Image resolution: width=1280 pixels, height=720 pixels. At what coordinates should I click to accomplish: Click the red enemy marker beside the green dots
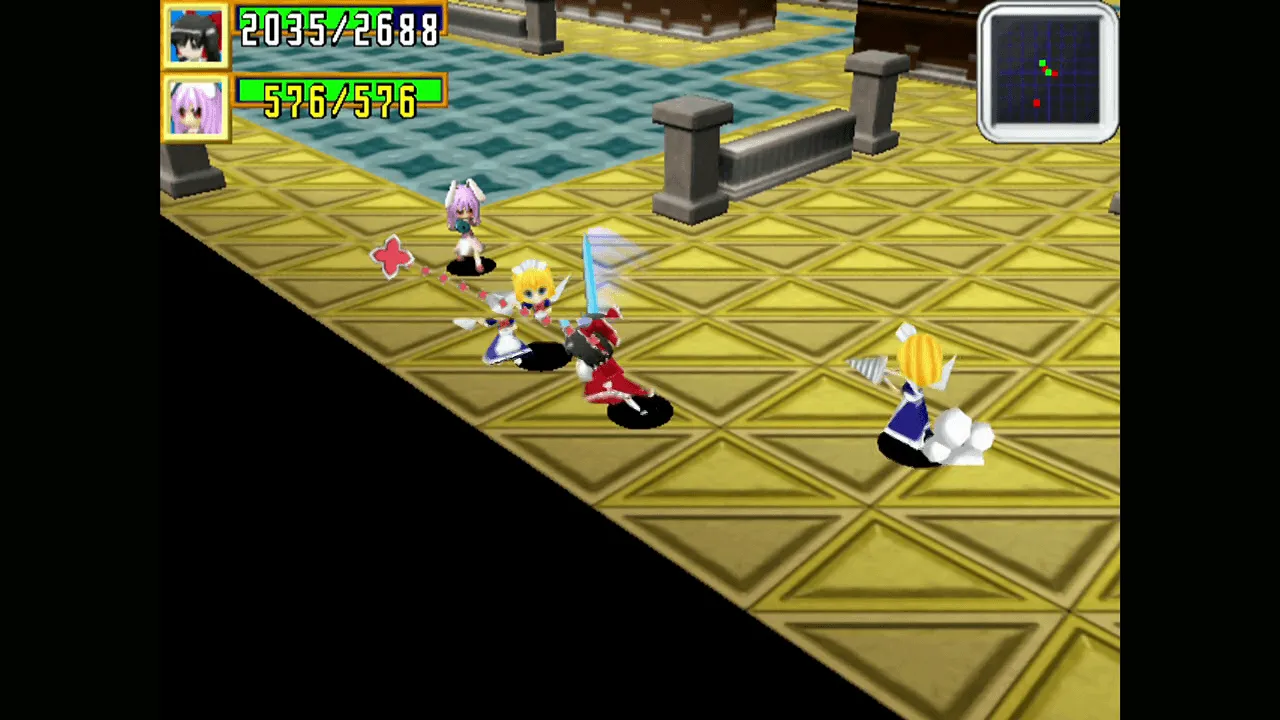(x=1055, y=74)
